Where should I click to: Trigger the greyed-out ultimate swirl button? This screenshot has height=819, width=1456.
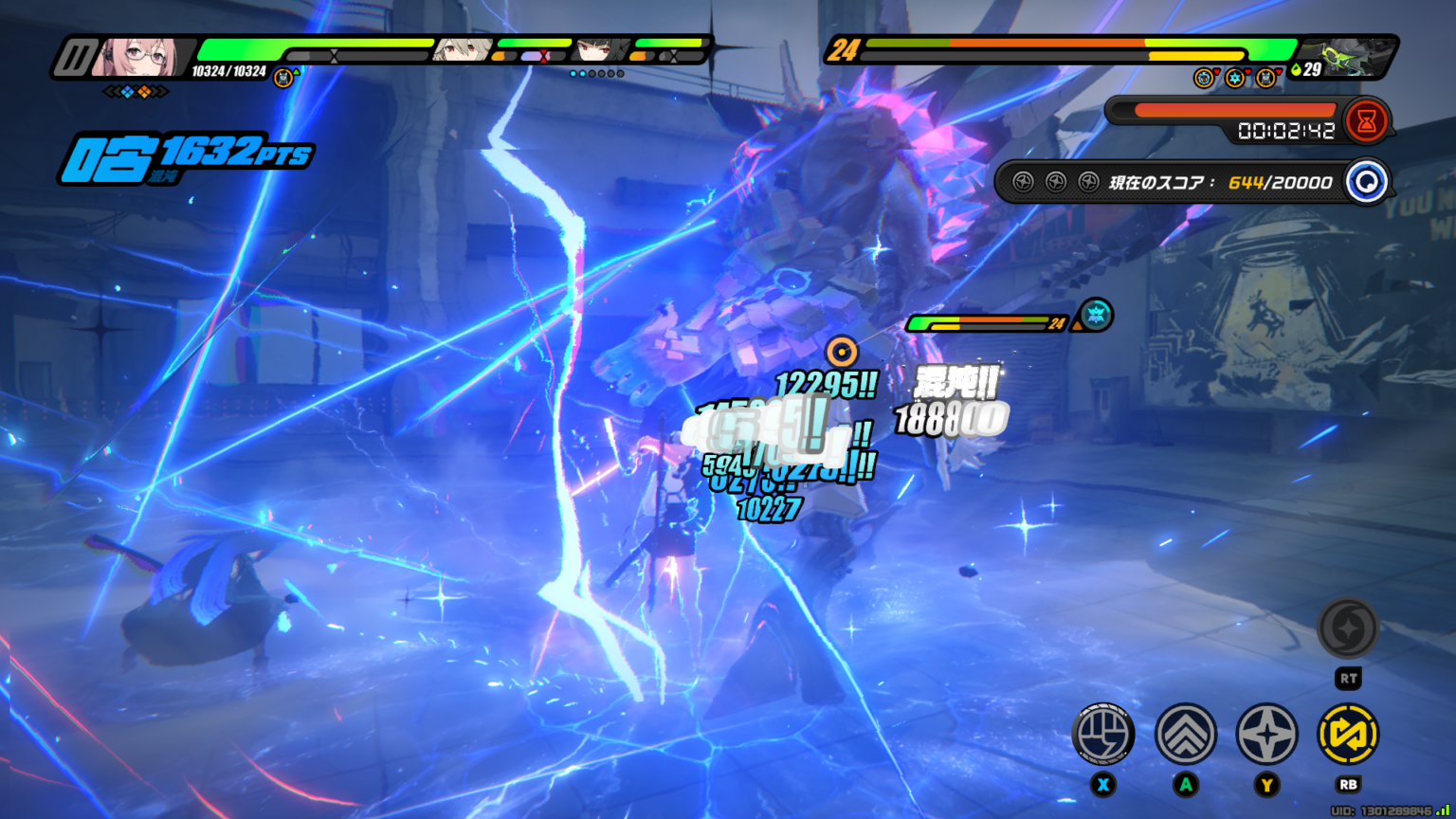tap(1348, 628)
